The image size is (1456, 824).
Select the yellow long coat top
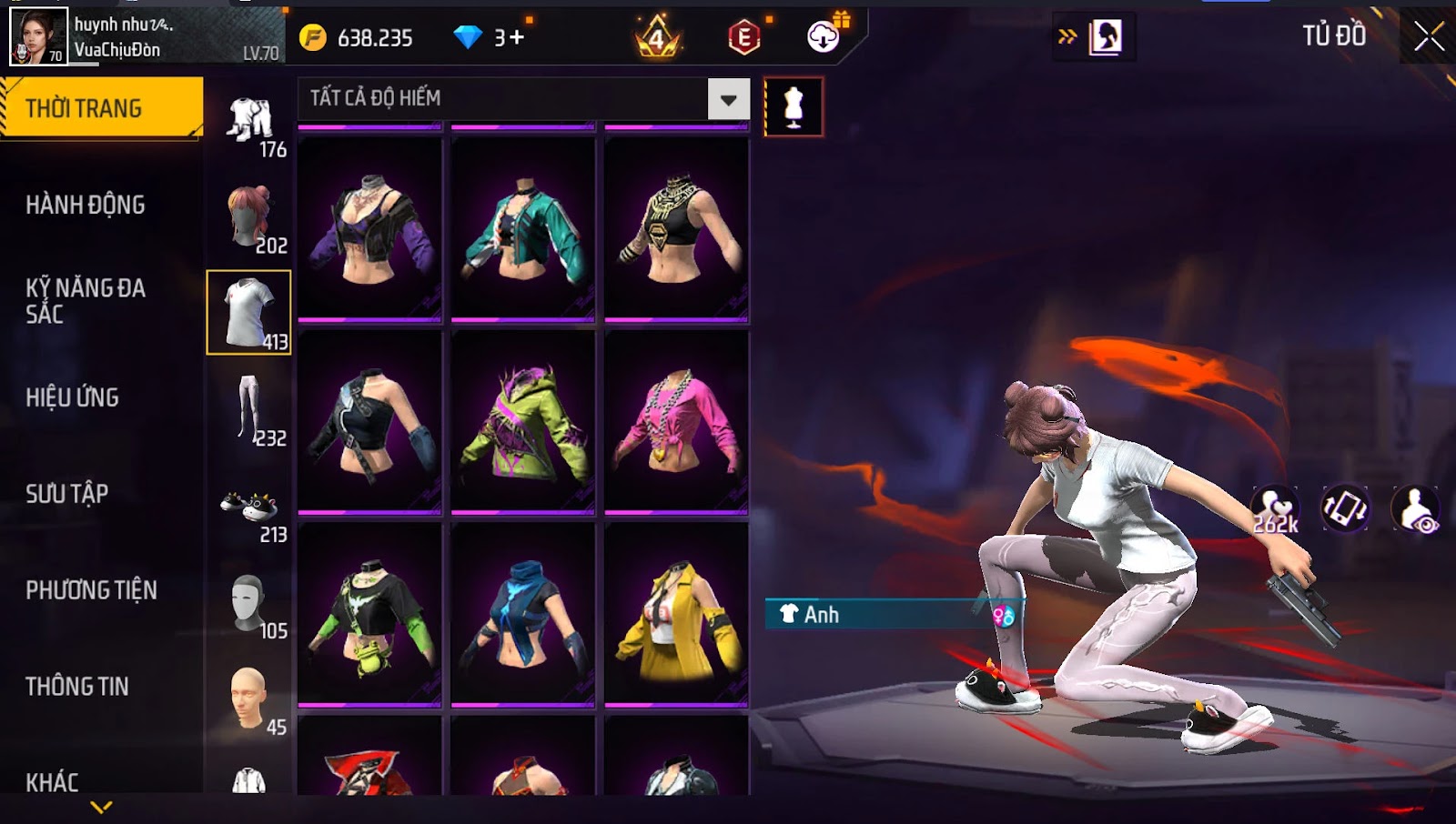click(676, 615)
